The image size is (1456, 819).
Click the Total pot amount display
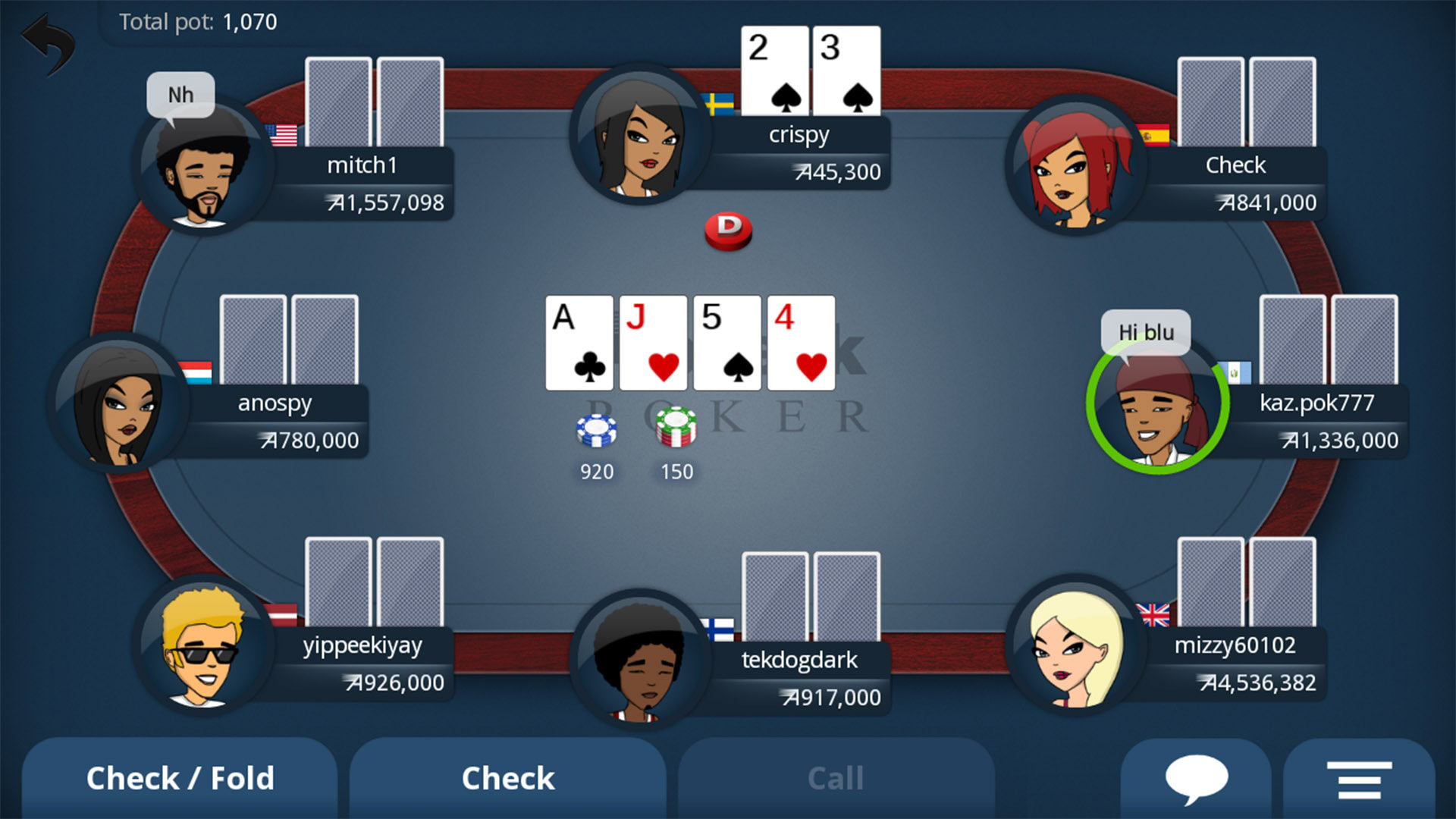coord(199,22)
